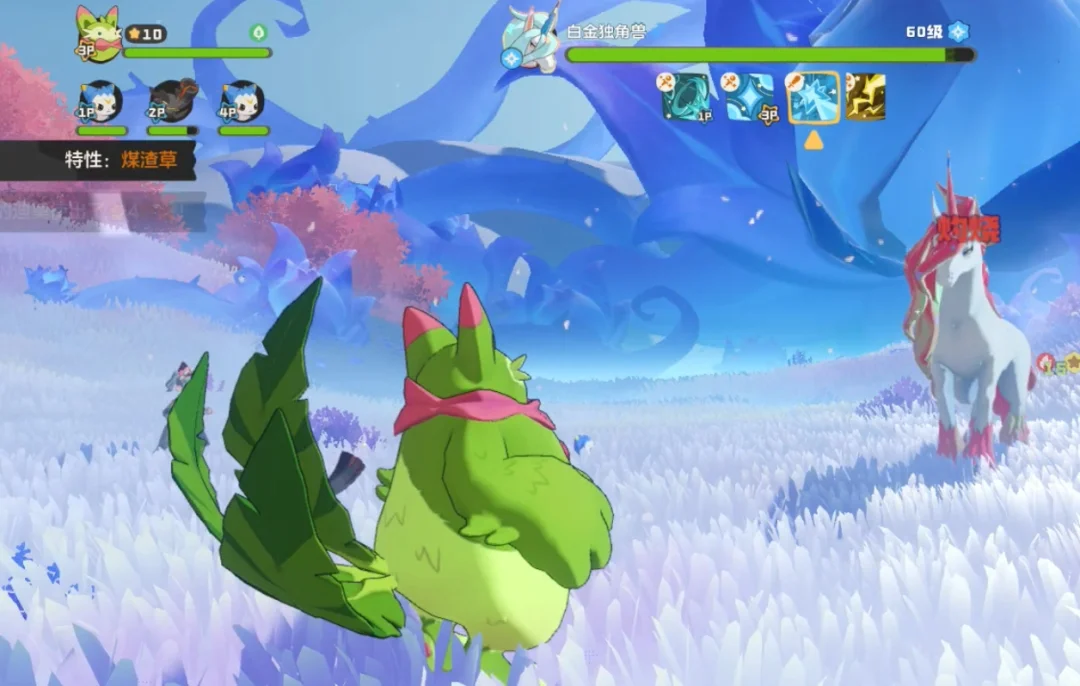Image resolution: width=1080 pixels, height=686 pixels.
Task: Choose the 1P blue cat portrait
Action: 101,102
